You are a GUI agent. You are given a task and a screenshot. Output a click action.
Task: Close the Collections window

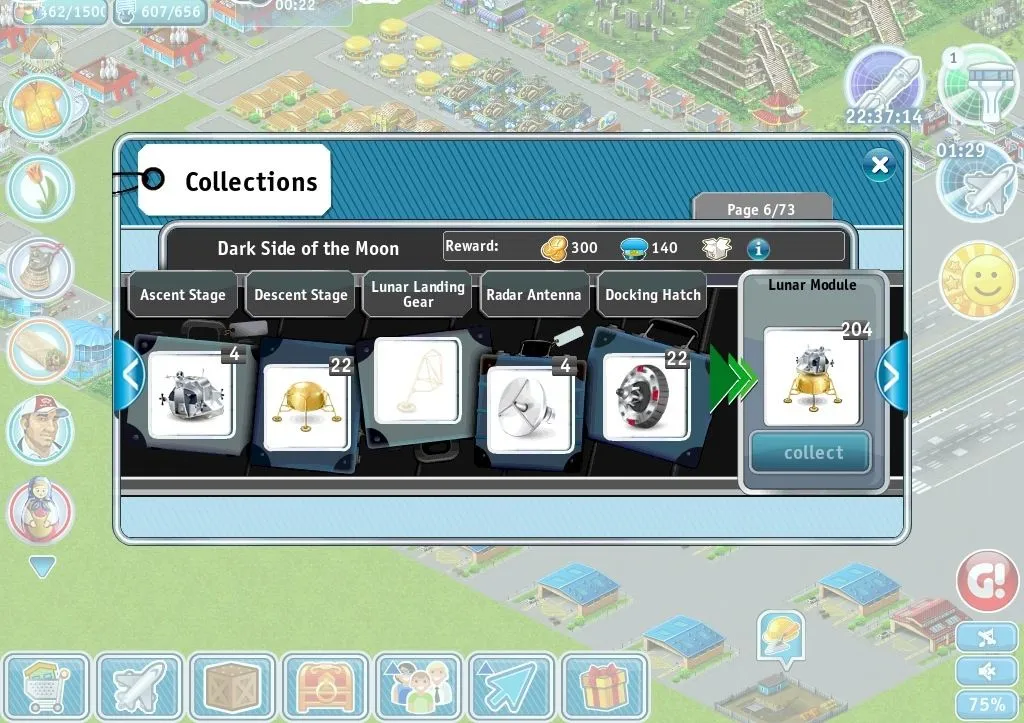(x=879, y=164)
